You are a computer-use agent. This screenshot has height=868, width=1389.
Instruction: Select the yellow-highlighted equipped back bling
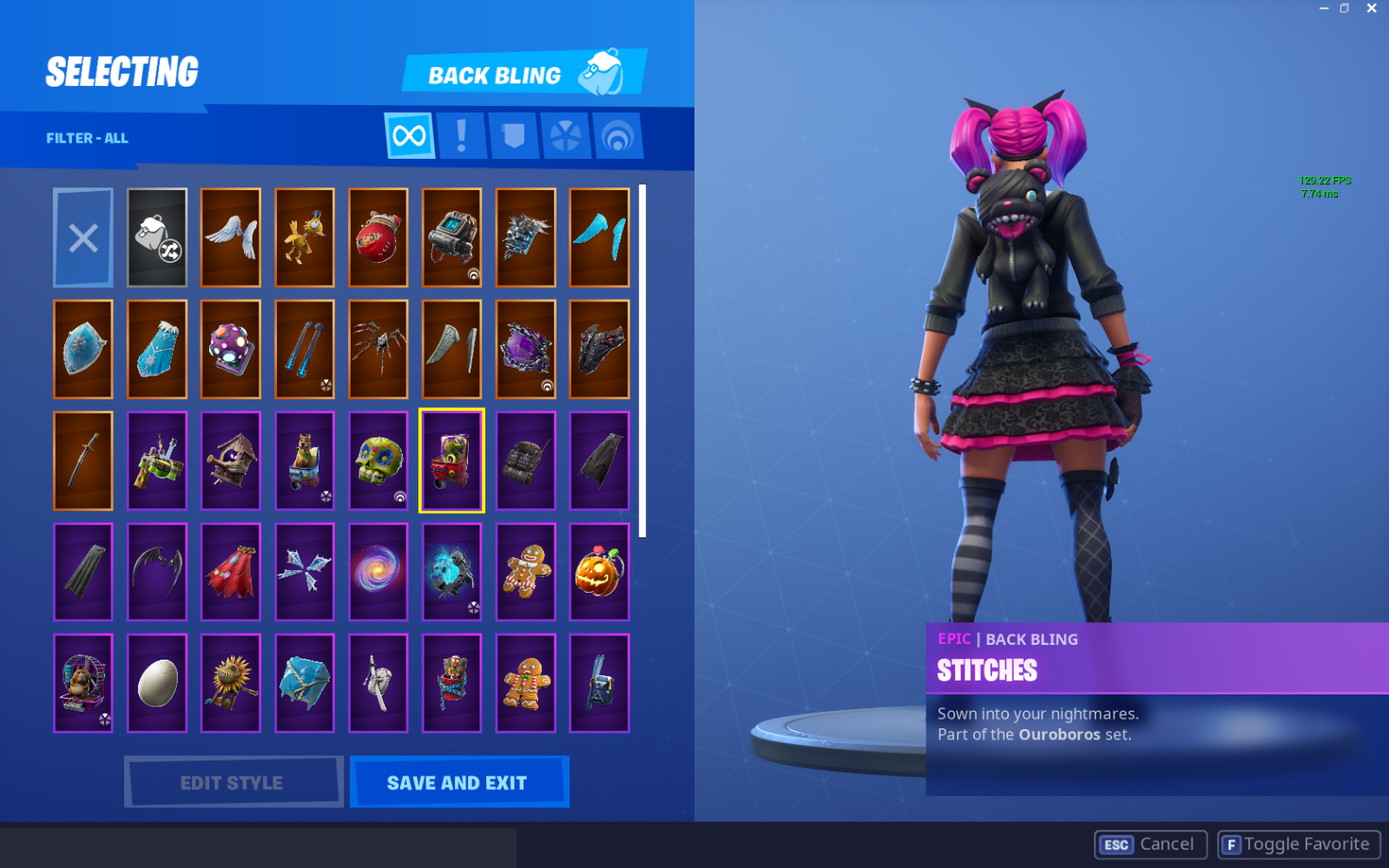click(451, 461)
